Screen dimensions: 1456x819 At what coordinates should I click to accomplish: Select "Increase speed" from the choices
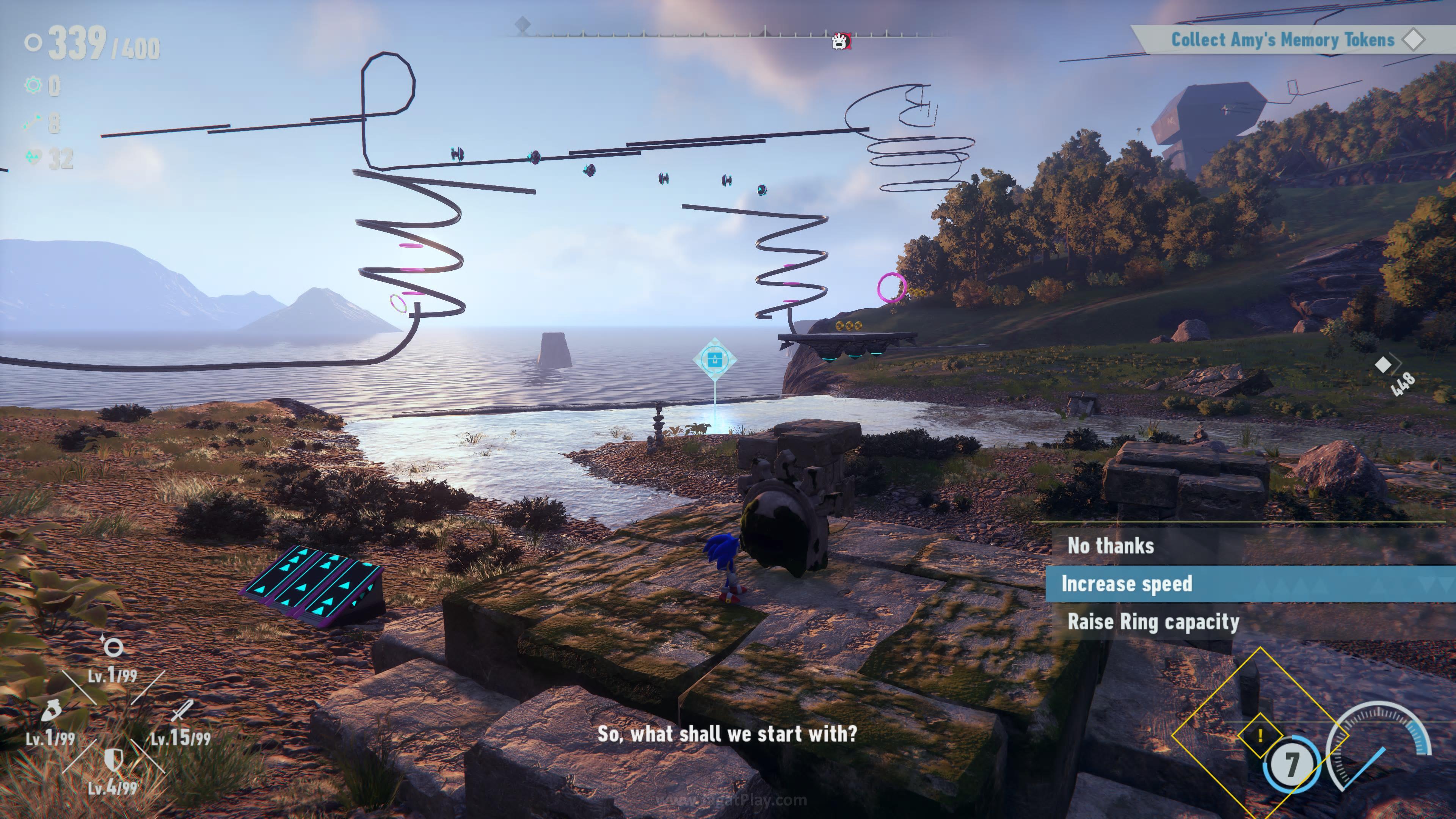(1127, 584)
